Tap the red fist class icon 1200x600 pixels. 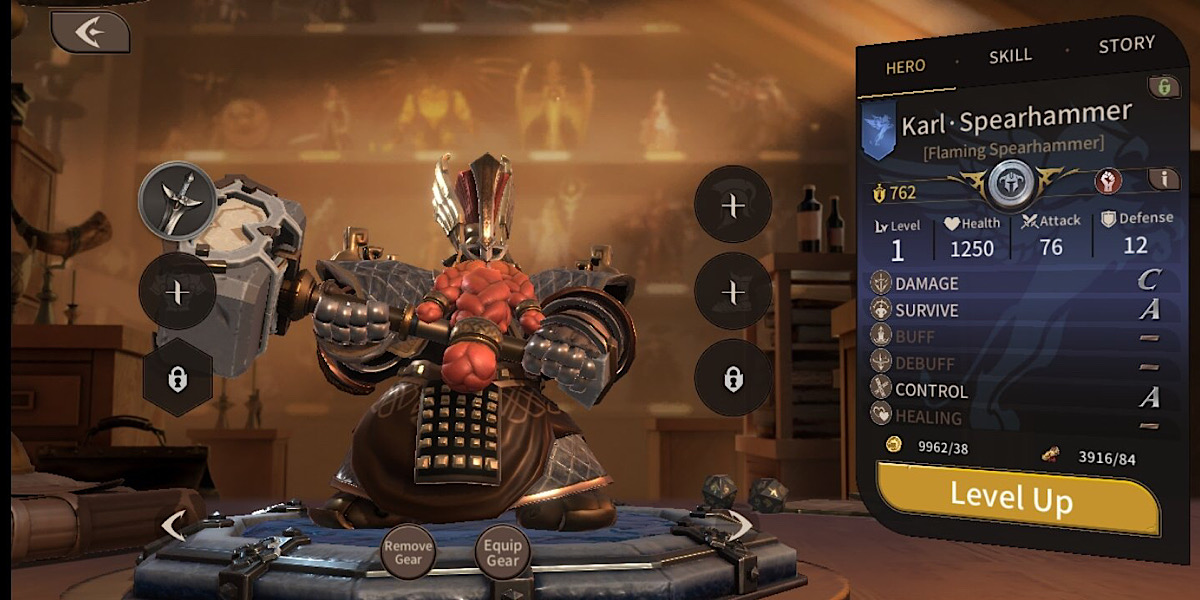(x=1107, y=181)
